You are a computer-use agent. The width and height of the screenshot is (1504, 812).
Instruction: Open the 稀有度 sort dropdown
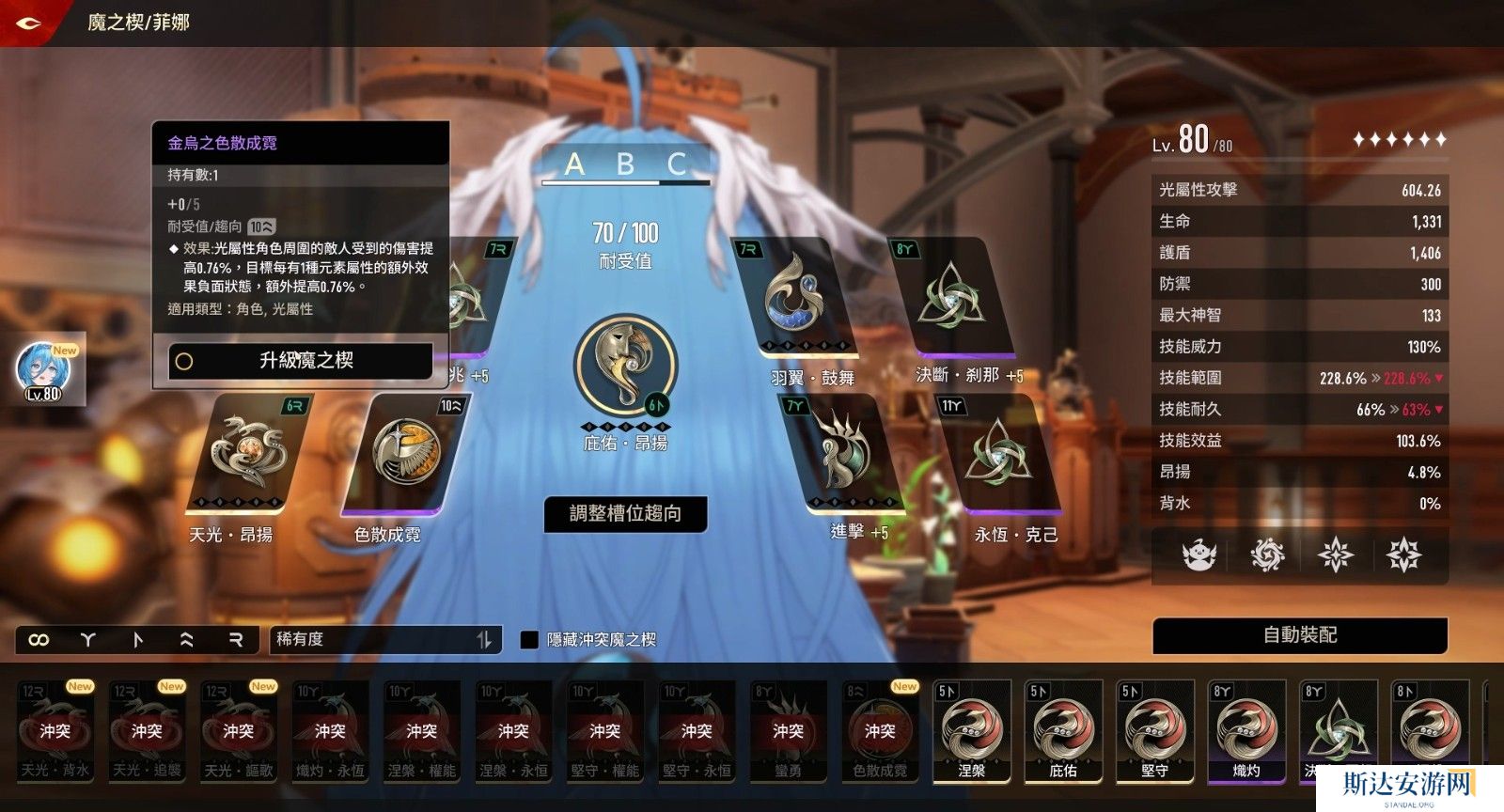pos(385,640)
